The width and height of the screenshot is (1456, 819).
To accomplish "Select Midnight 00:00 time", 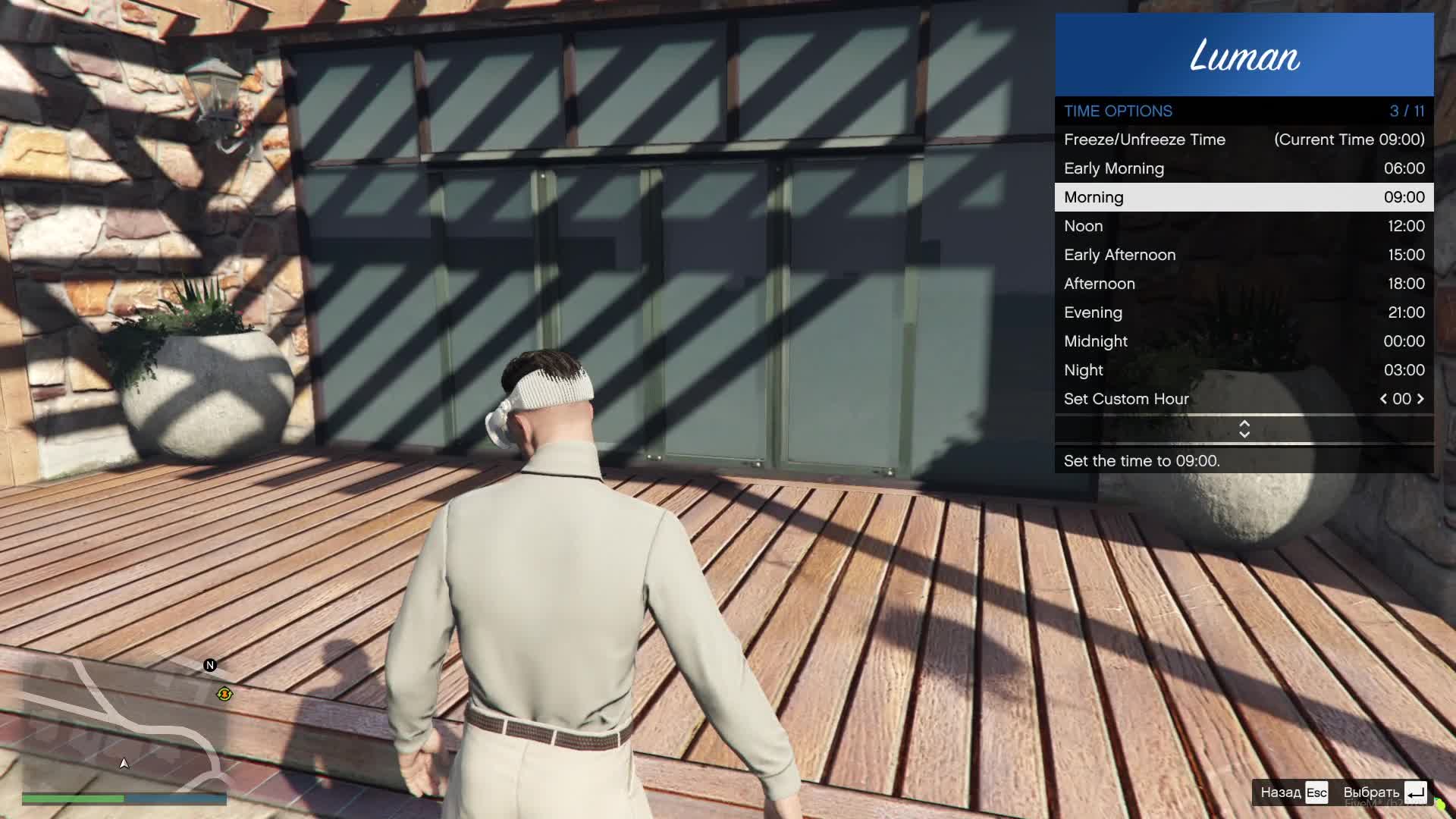I will coord(1244,341).
